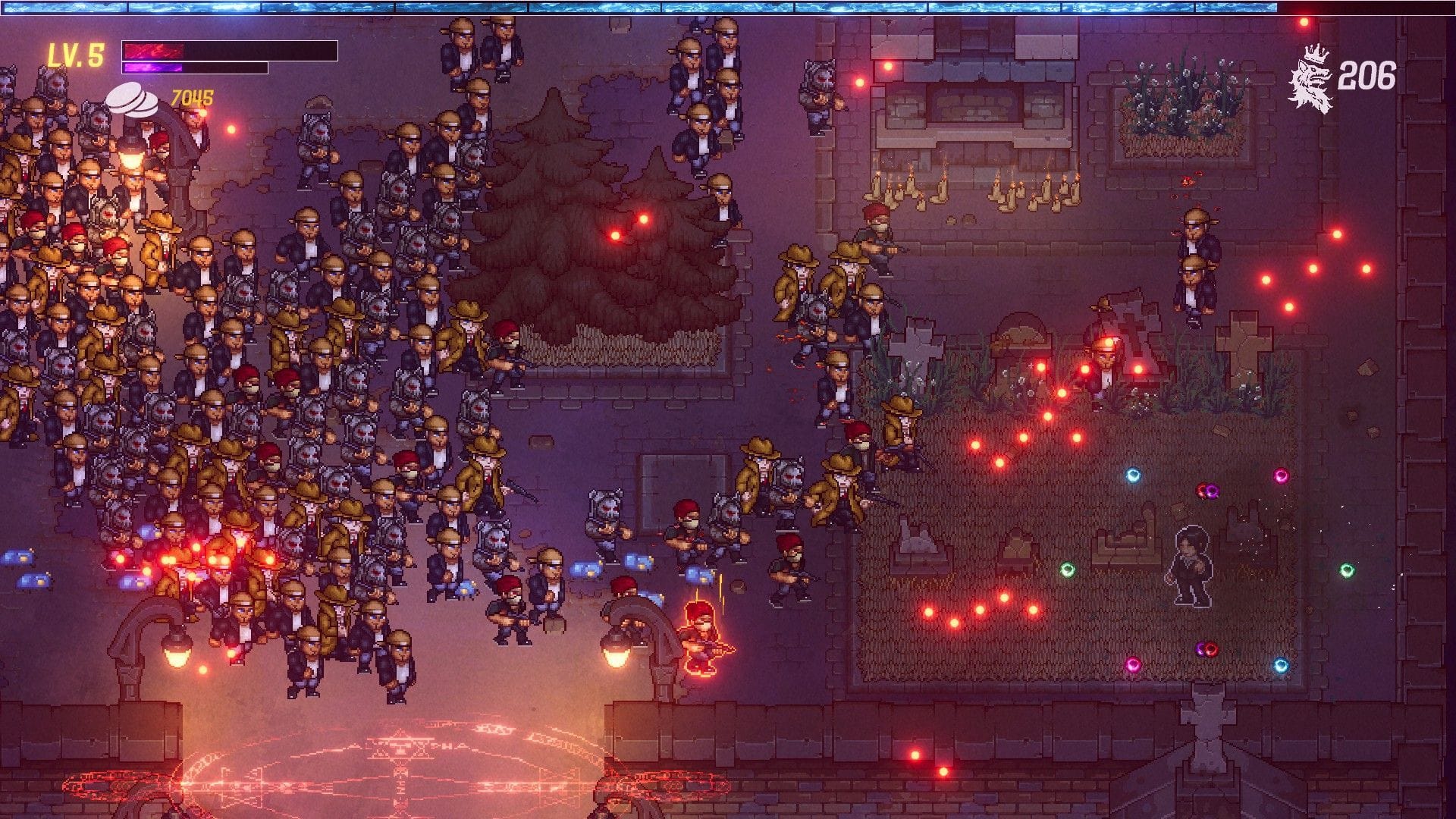The width and height of the screenshot is (1456, 819).
Task: Click the glowing red summoning circle
Action: pos(402,766)
